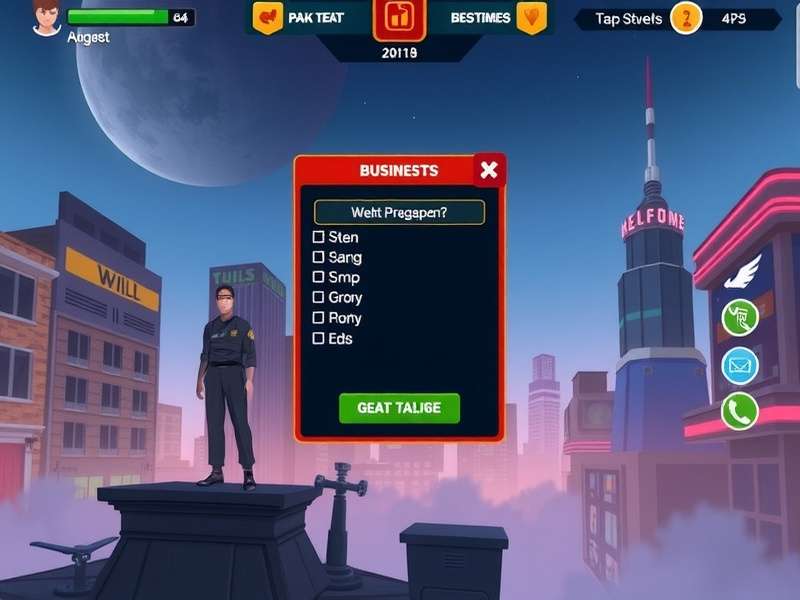Tick the Sten checkbox
The height and width of the screenshot is (600, 800).
pos(319,237)
